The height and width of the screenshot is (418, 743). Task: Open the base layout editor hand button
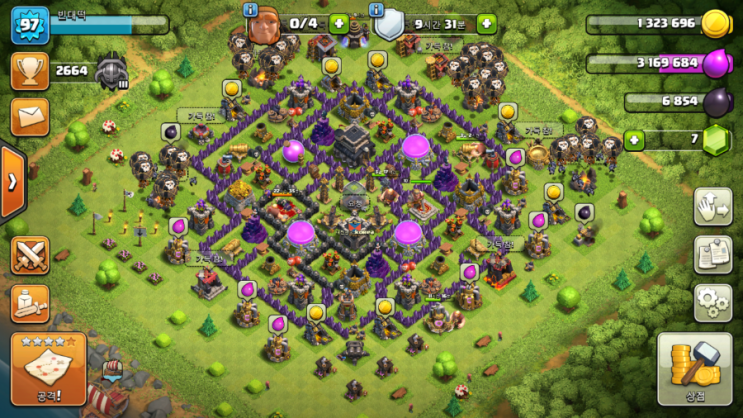712,207
